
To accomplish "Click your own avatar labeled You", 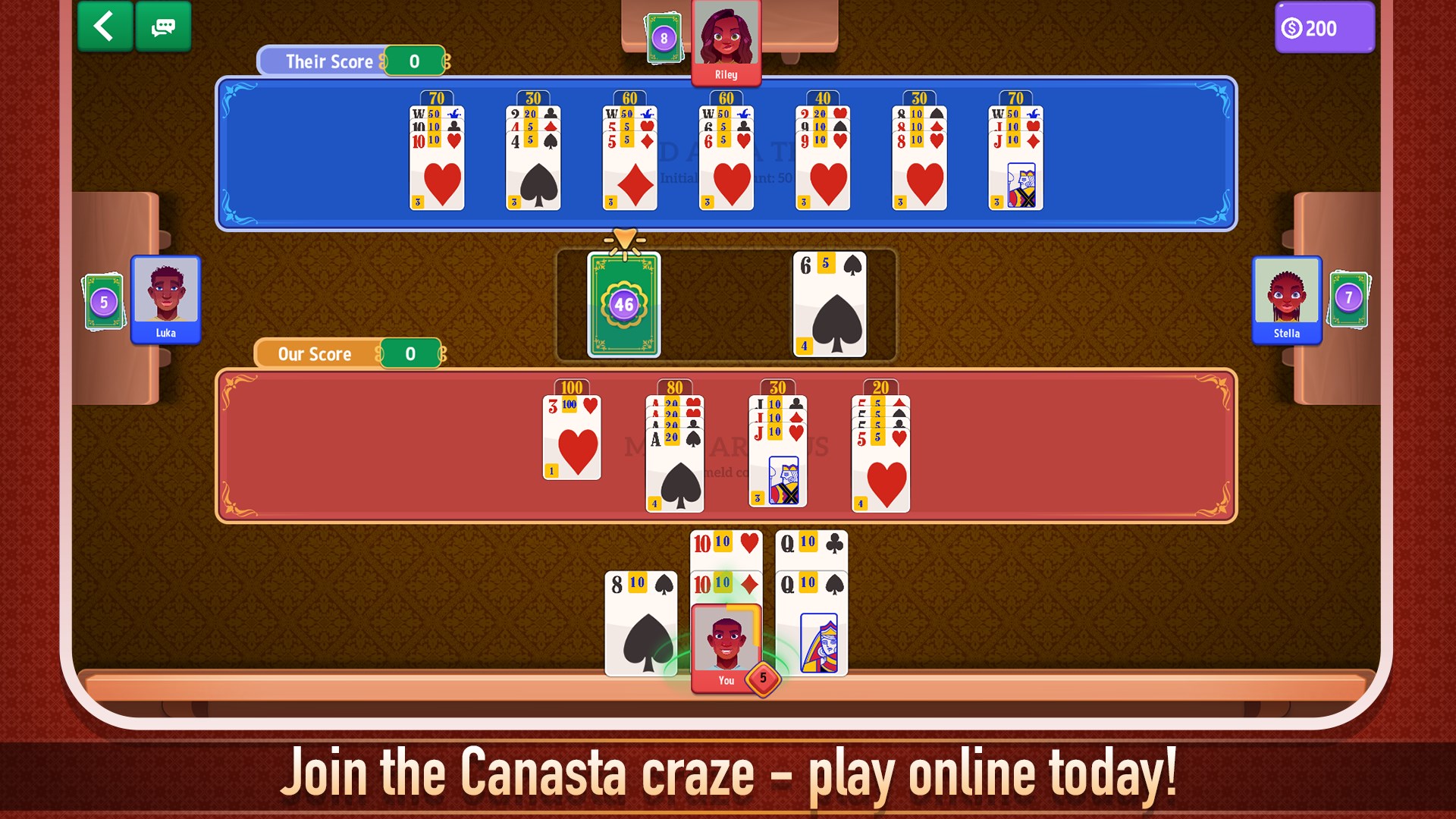I will [726, 642].
